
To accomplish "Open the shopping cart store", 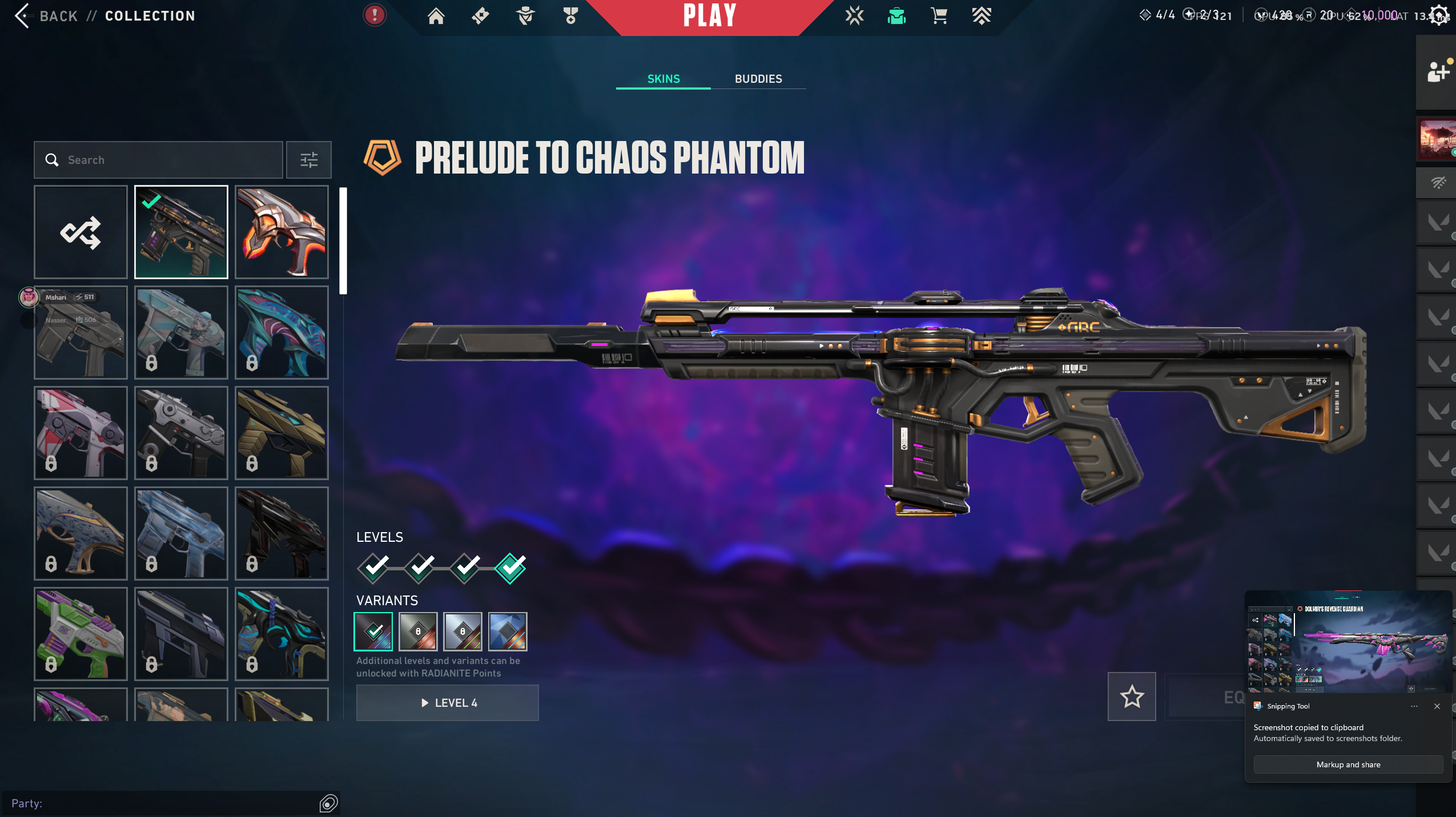I will (x=939, y=16).
